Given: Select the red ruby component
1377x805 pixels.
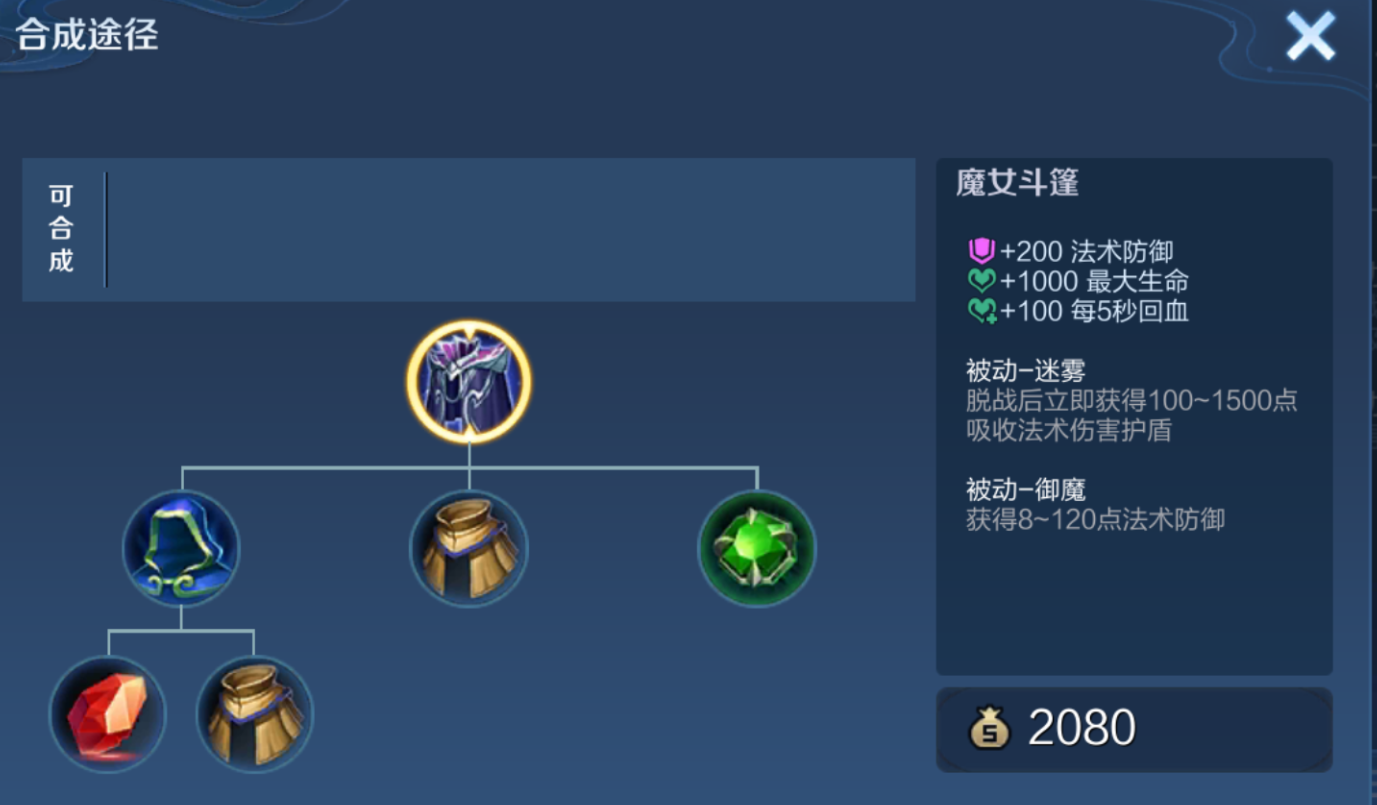Looking at the screenshot, I should (x=107, y=714).
